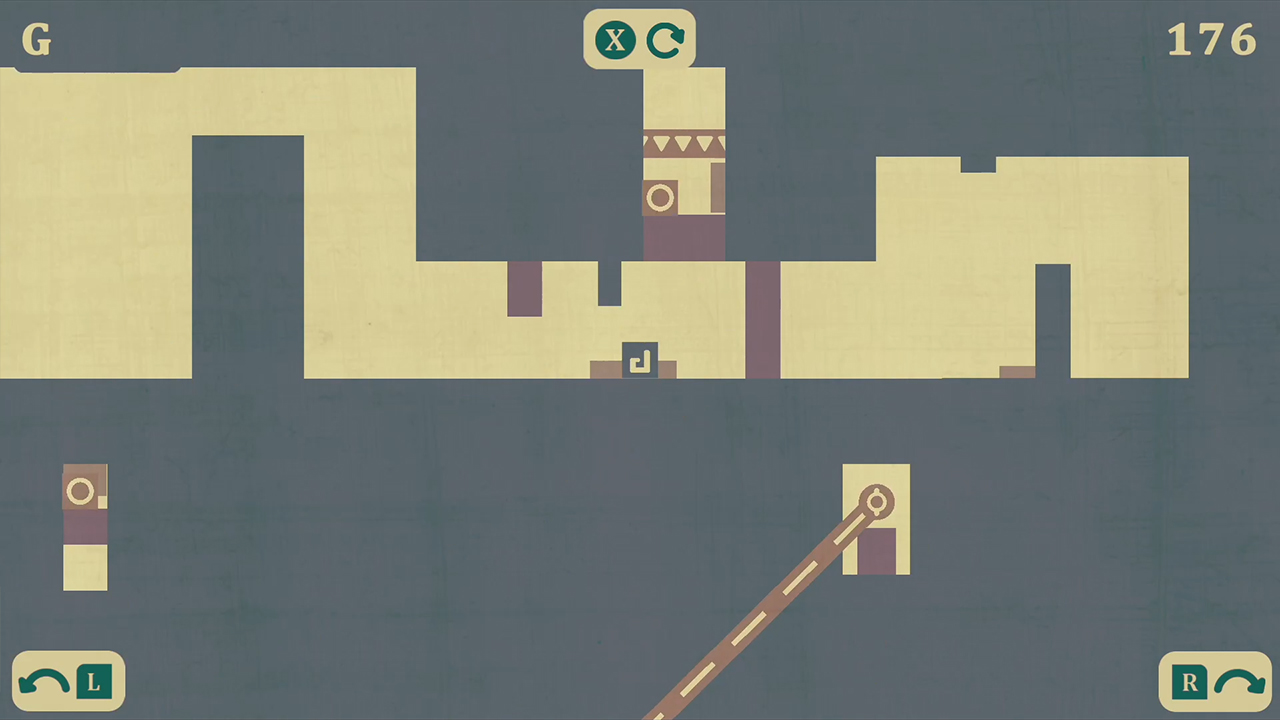Click the triangle zigzag banner on the tower

pyautogui.click(x=684, y=144)
